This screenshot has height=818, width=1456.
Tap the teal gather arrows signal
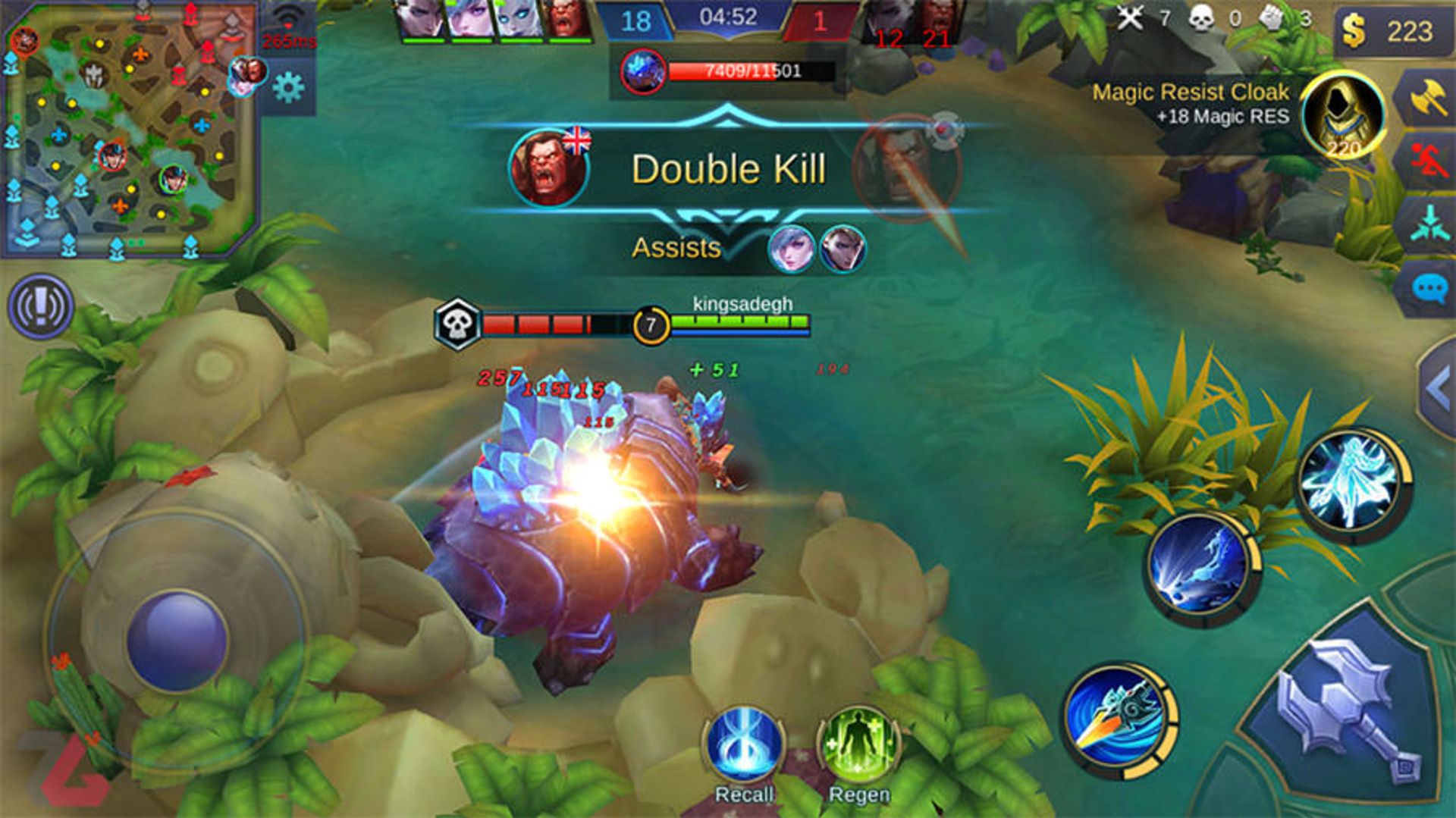(x=1430, y=225)
